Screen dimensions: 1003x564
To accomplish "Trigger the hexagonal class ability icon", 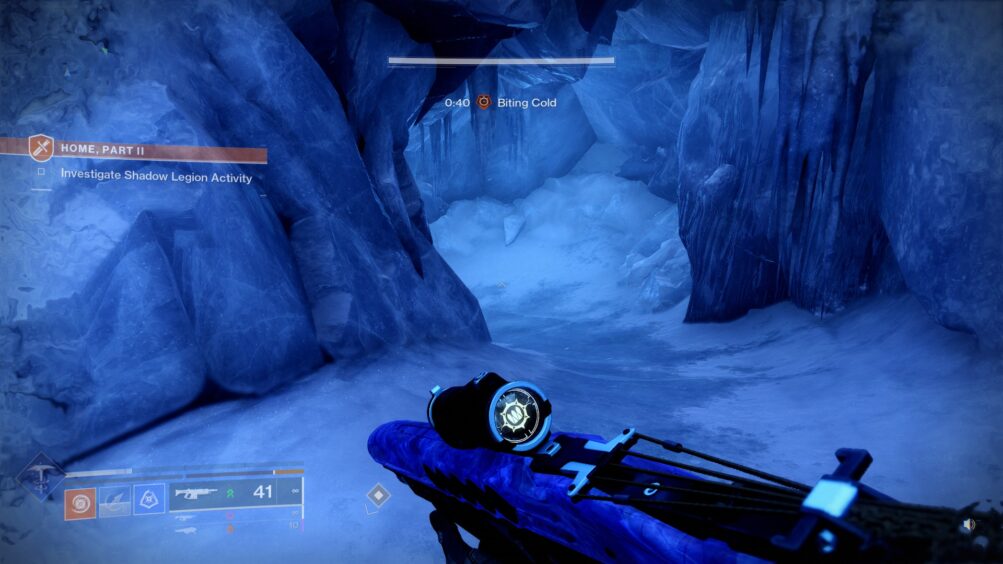I will [149, 500].
